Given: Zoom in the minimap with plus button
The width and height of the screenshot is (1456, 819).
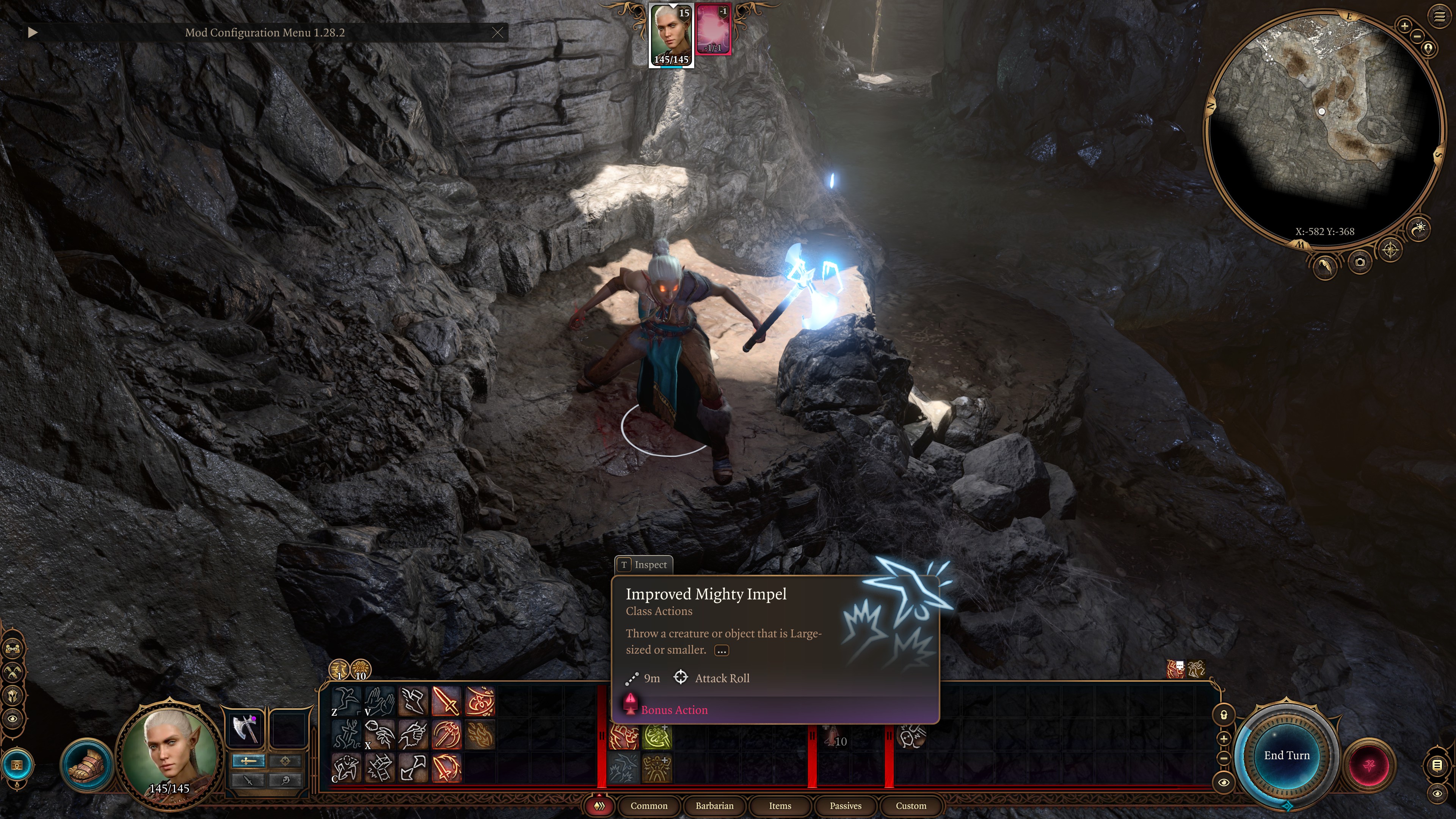Looking at the screenshot, I should click(1404, 25).
